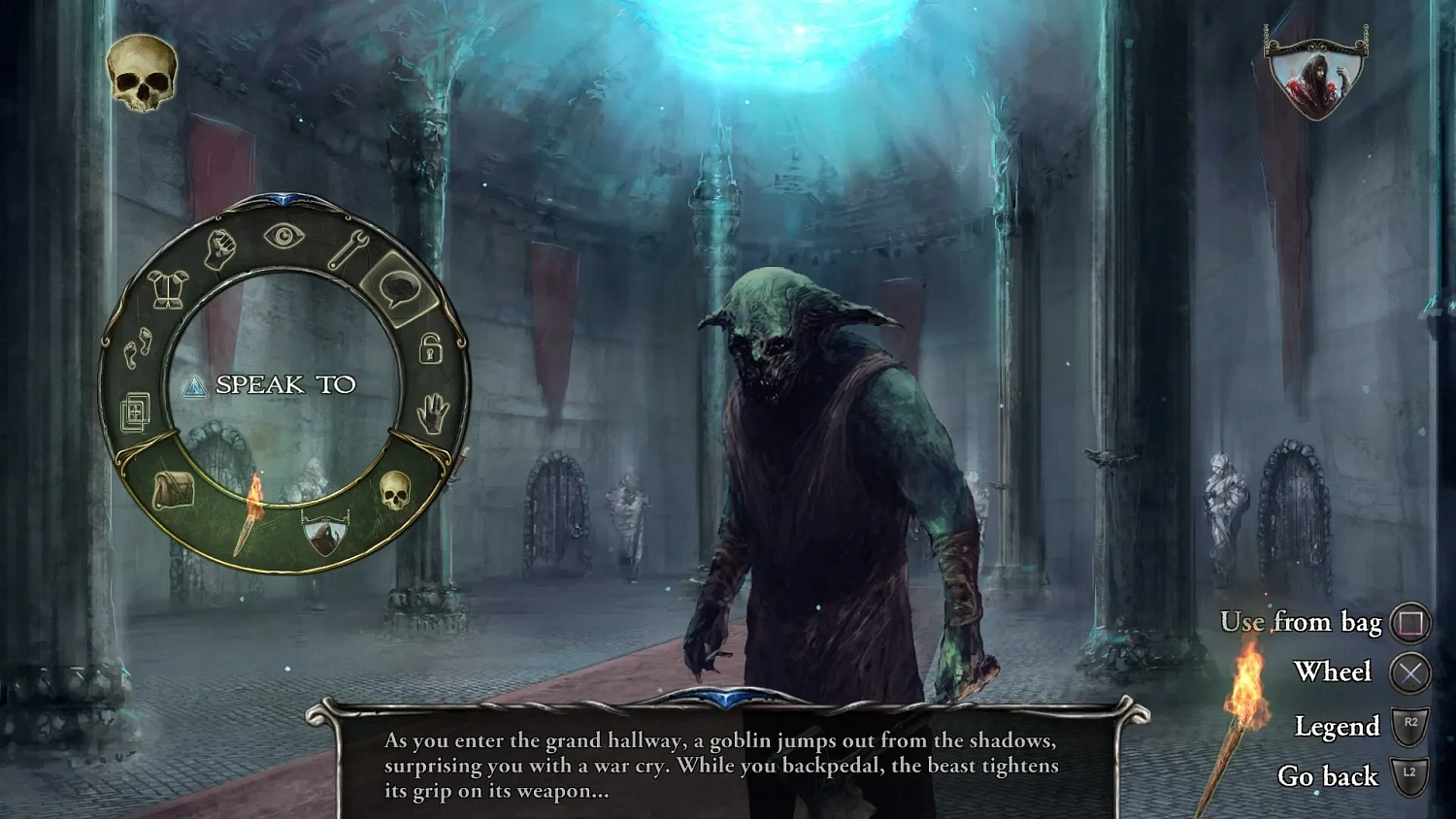1456x819 pixels.
Task: Open the satchel bag inventory icon
Action: pyautogui.click(x=175, y=490)
